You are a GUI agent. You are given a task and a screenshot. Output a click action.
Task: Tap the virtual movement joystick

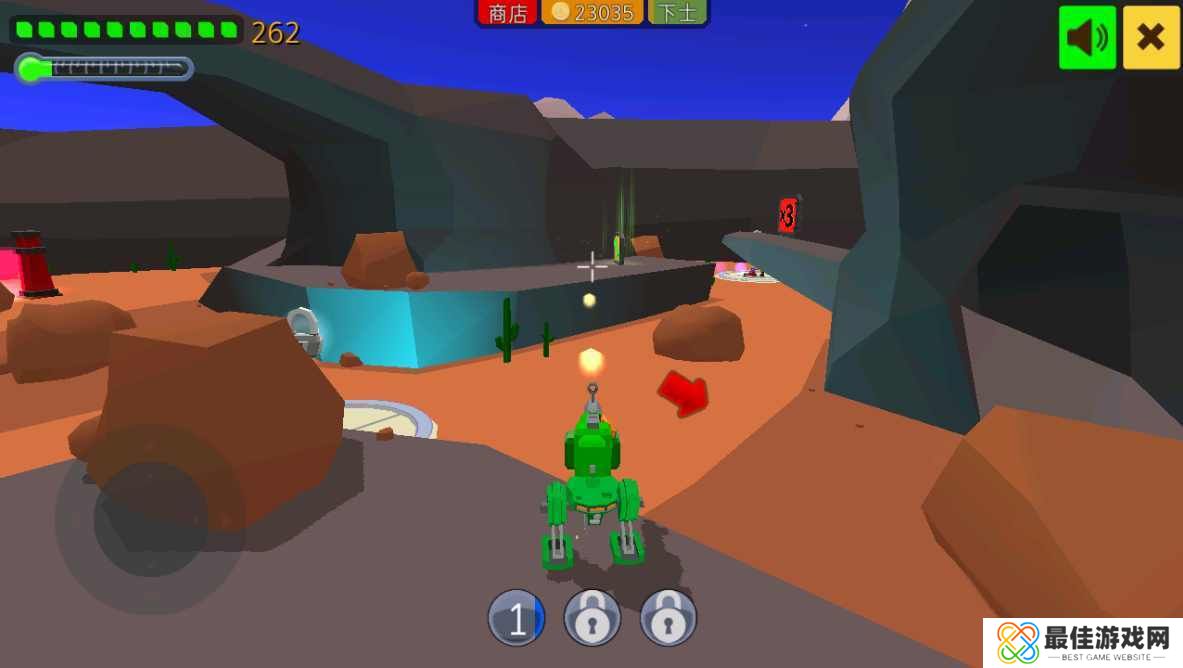(x=151, y=519)
